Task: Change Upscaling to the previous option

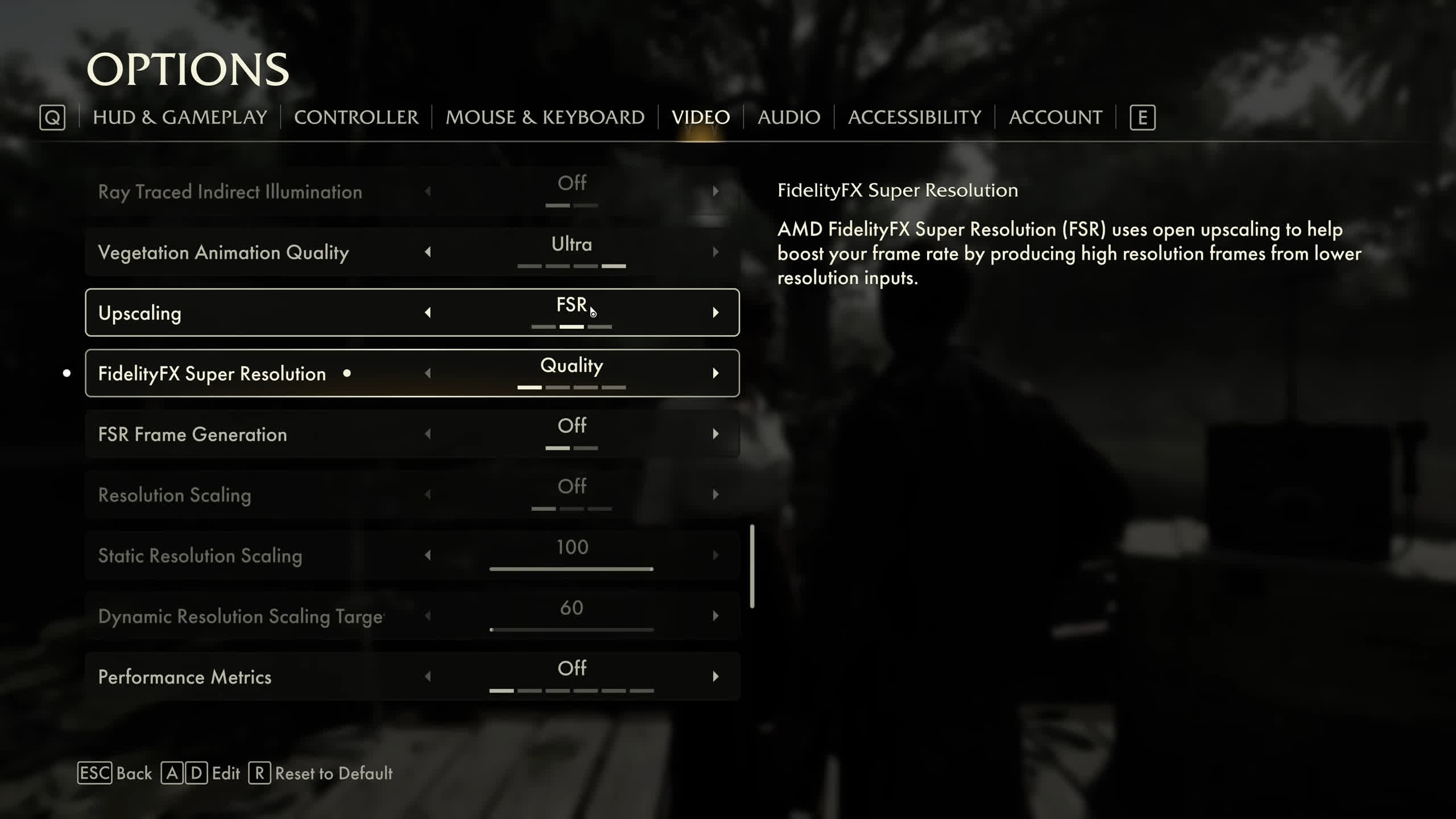Action: [428, 313]
